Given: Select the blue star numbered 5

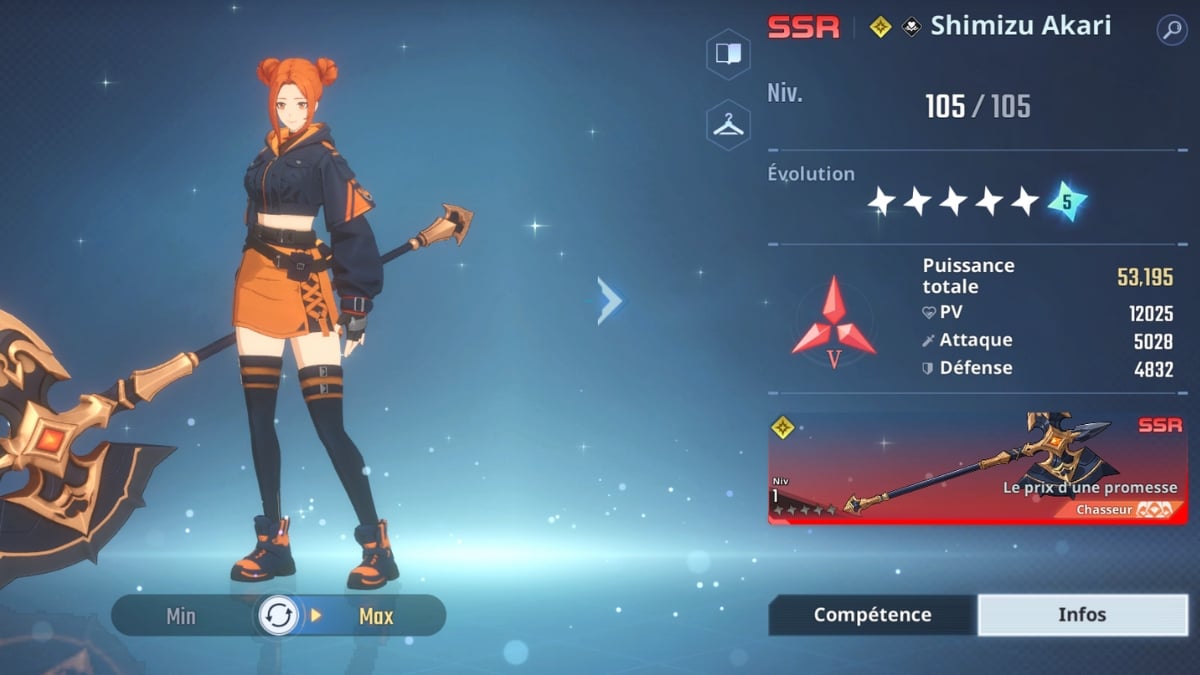Looking at the screenshot, I should (1067, 202).
